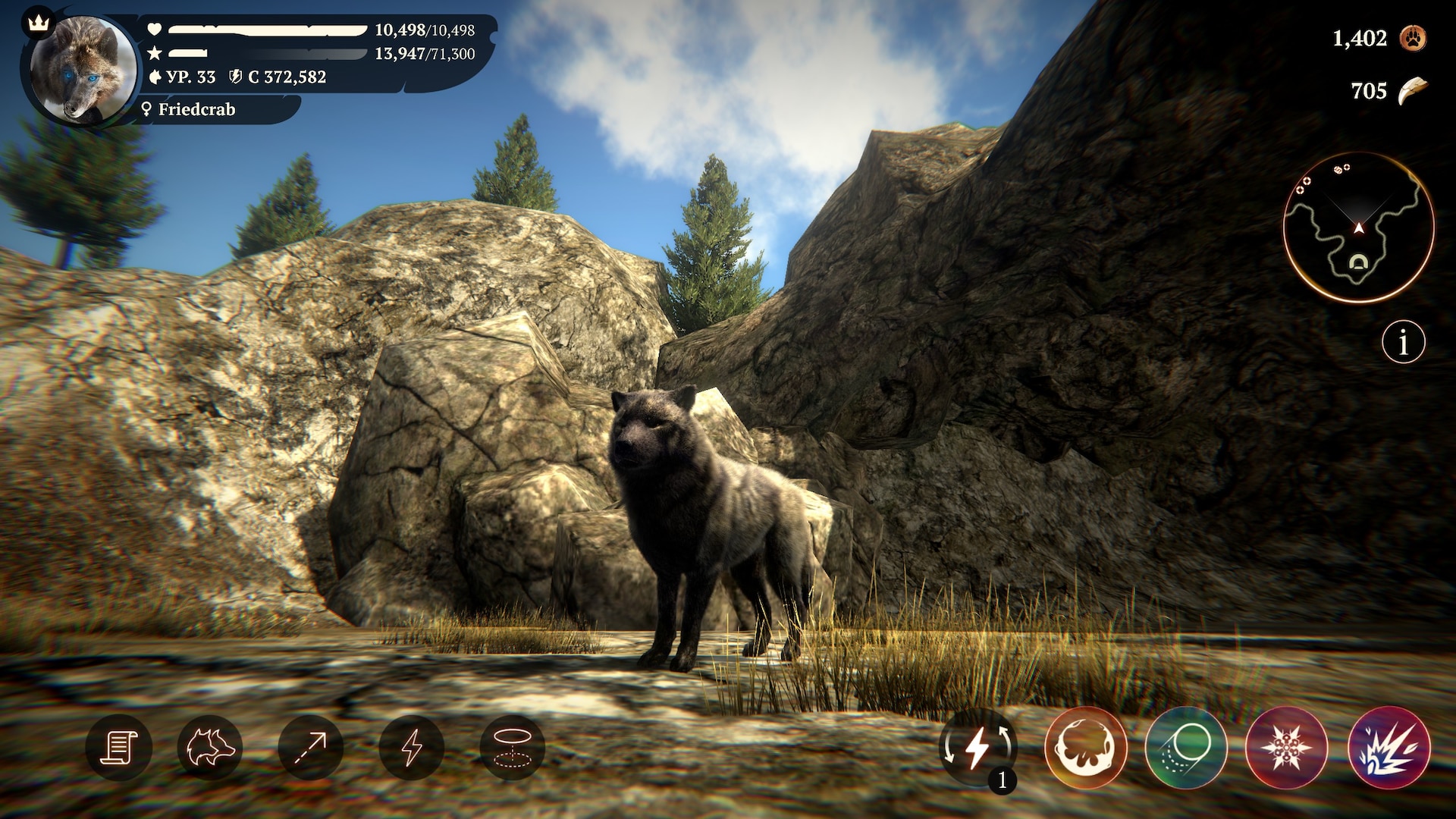Switch skill set with lightning swap icon
The image size is (1456, 819).
(977, 748)
